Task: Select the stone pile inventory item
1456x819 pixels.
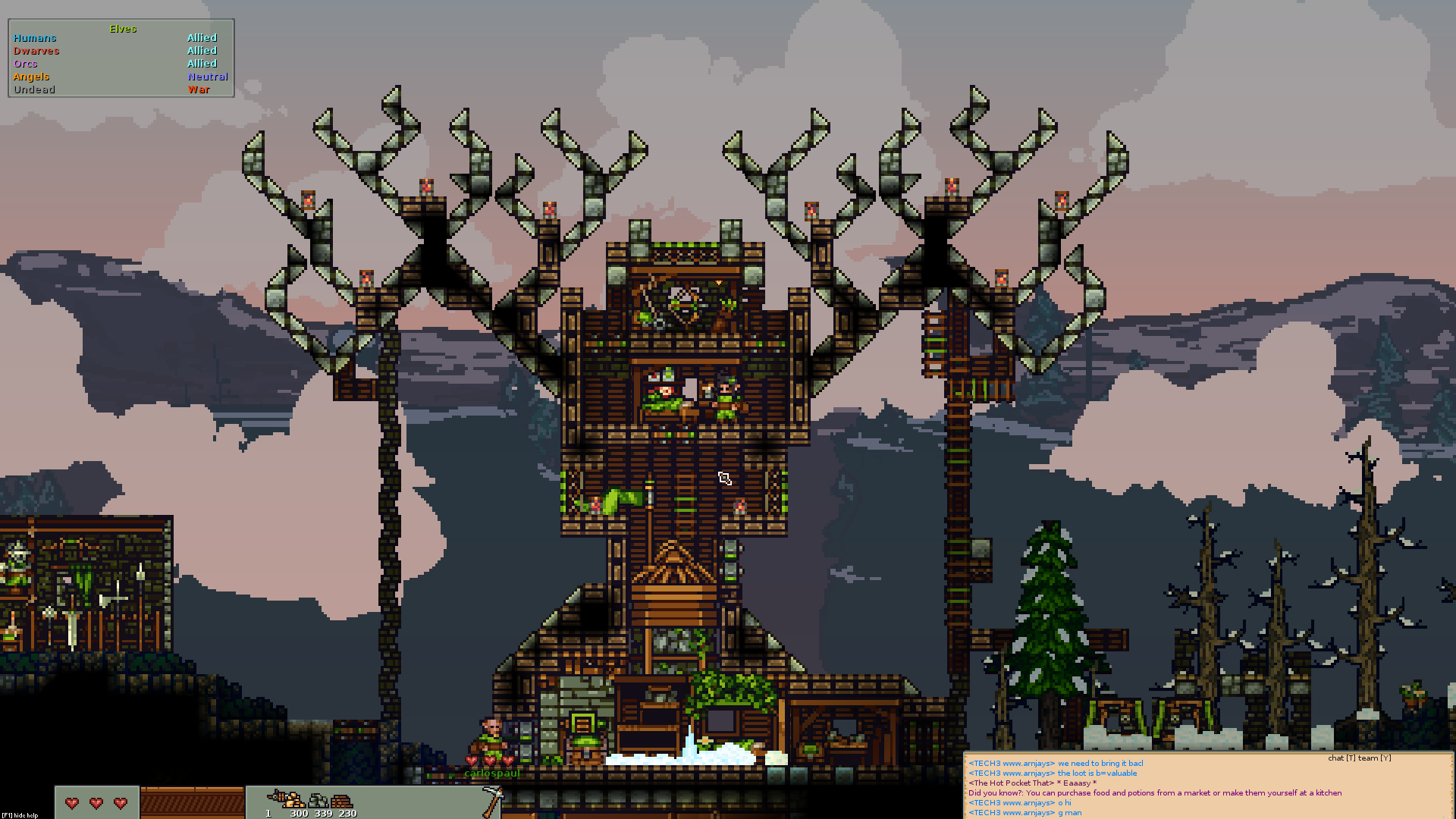Action: pos(321,801)
